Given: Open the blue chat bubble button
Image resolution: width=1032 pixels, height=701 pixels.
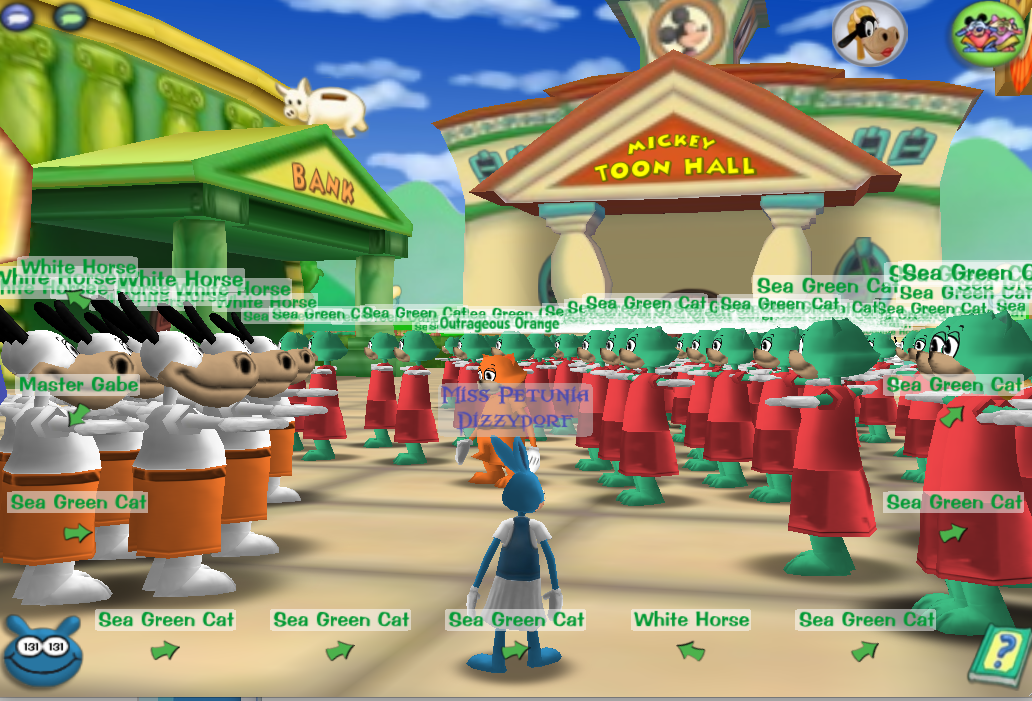Looking at the screenshot, I should click(x=21, y=14).
